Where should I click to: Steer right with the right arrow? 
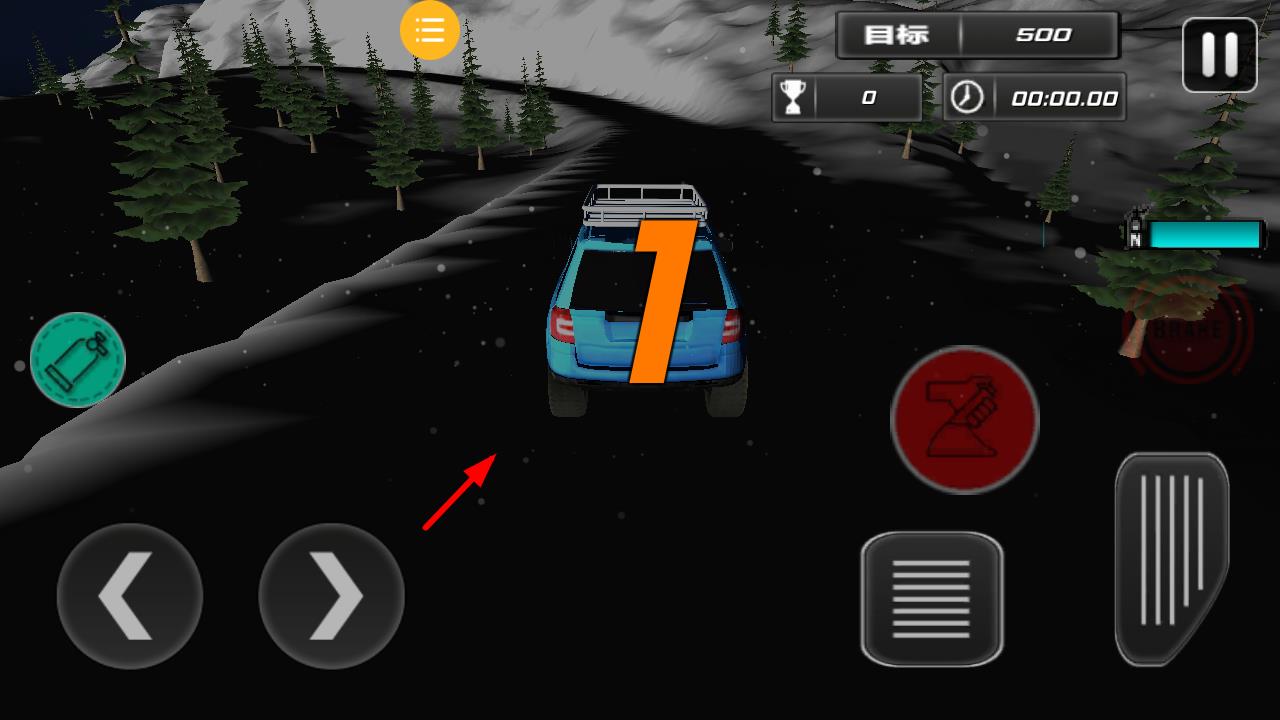331,596
